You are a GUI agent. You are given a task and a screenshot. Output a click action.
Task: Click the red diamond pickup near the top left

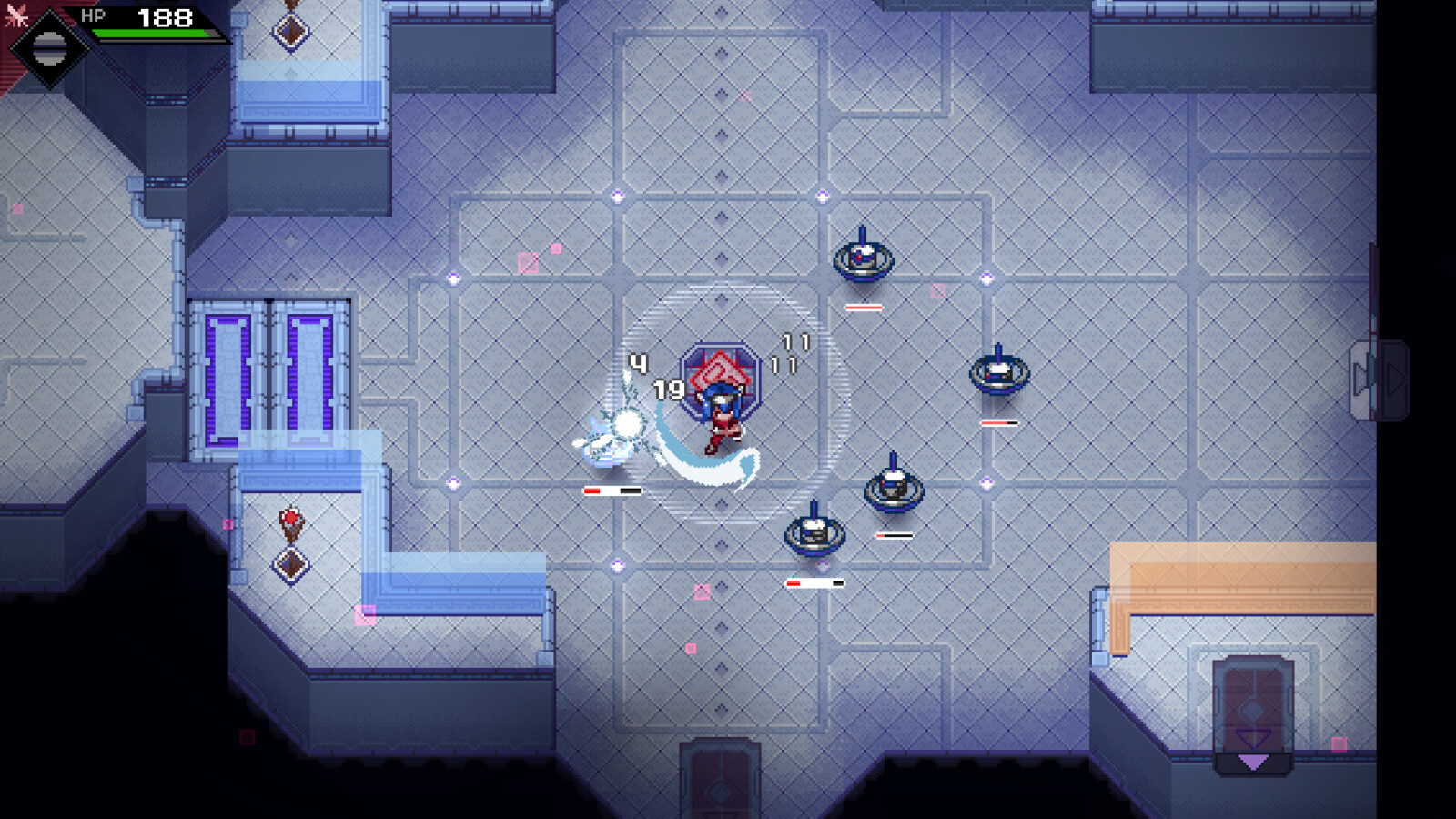(289, 29)
